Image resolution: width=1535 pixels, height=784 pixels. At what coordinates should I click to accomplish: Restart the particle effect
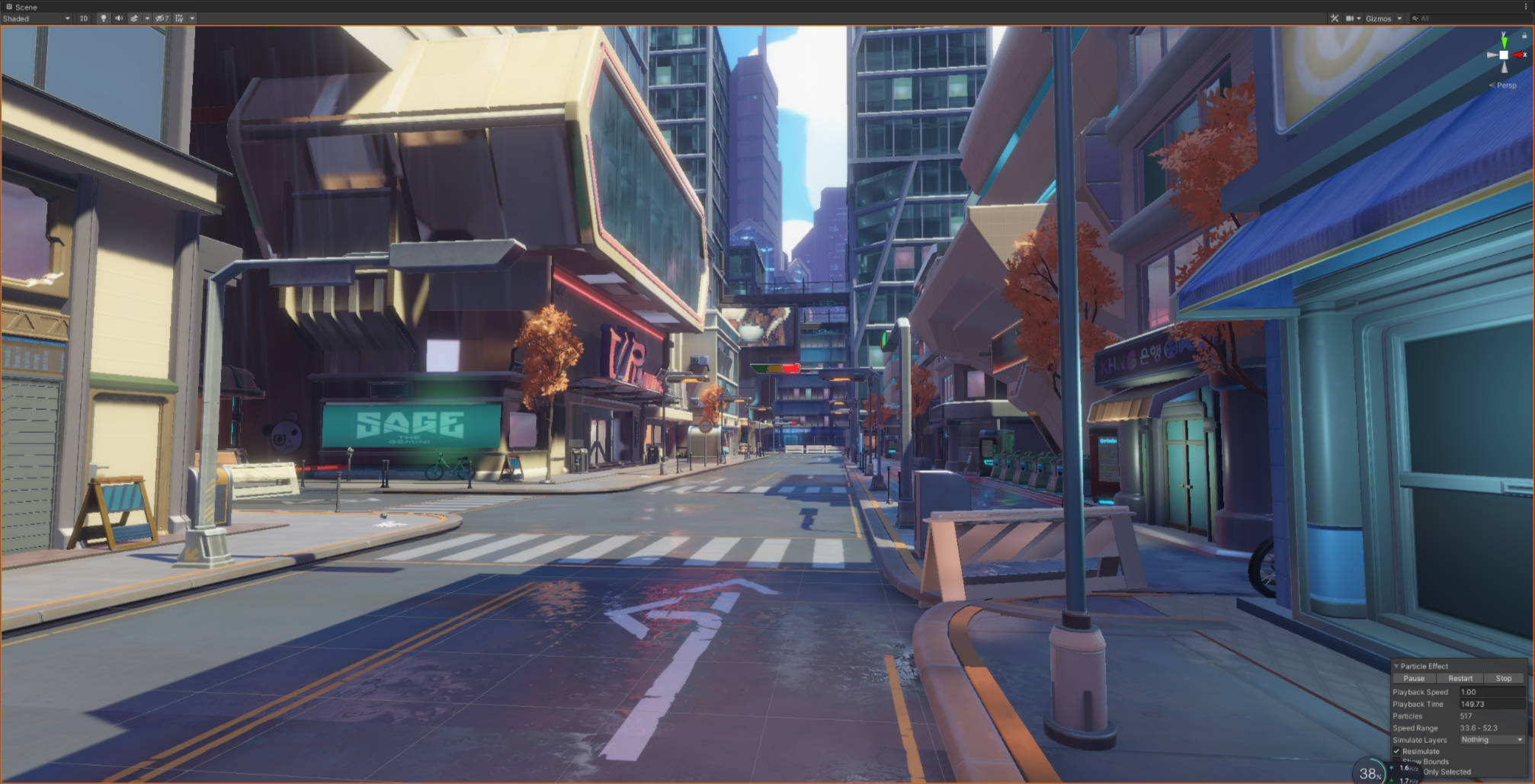(1460, 678)
